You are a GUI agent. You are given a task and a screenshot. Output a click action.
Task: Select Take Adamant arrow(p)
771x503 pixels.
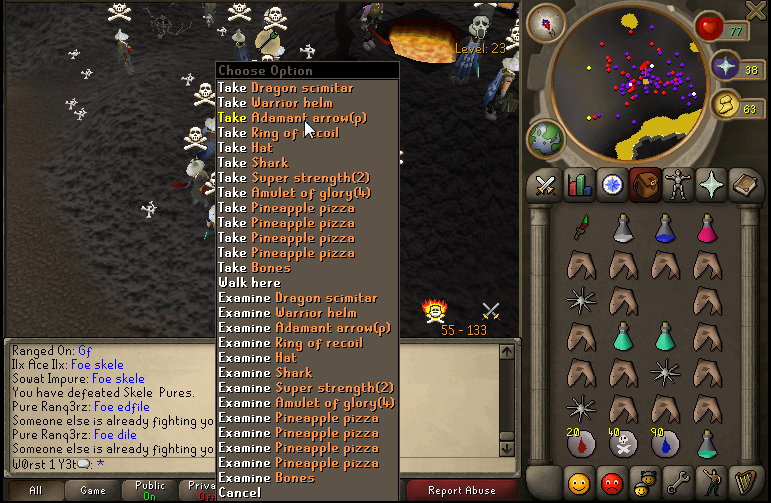(x=292, y=118)
